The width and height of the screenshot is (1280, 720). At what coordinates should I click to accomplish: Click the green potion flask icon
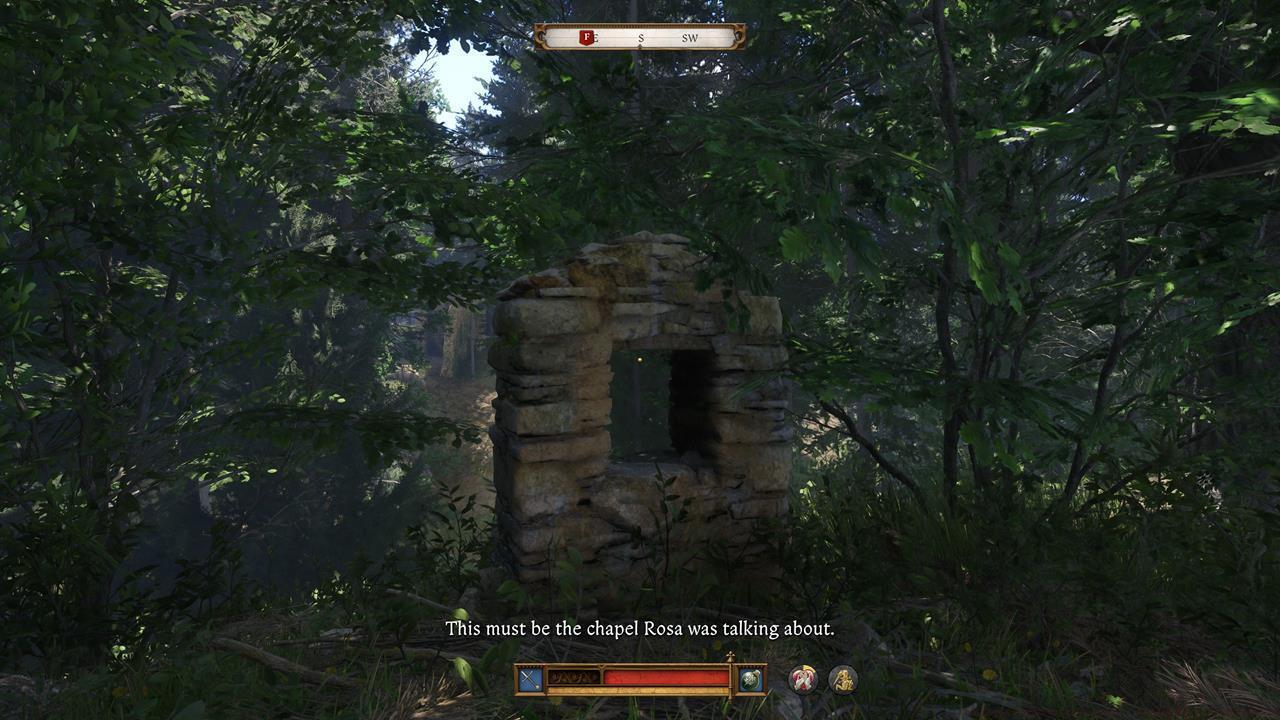point(750,678)
